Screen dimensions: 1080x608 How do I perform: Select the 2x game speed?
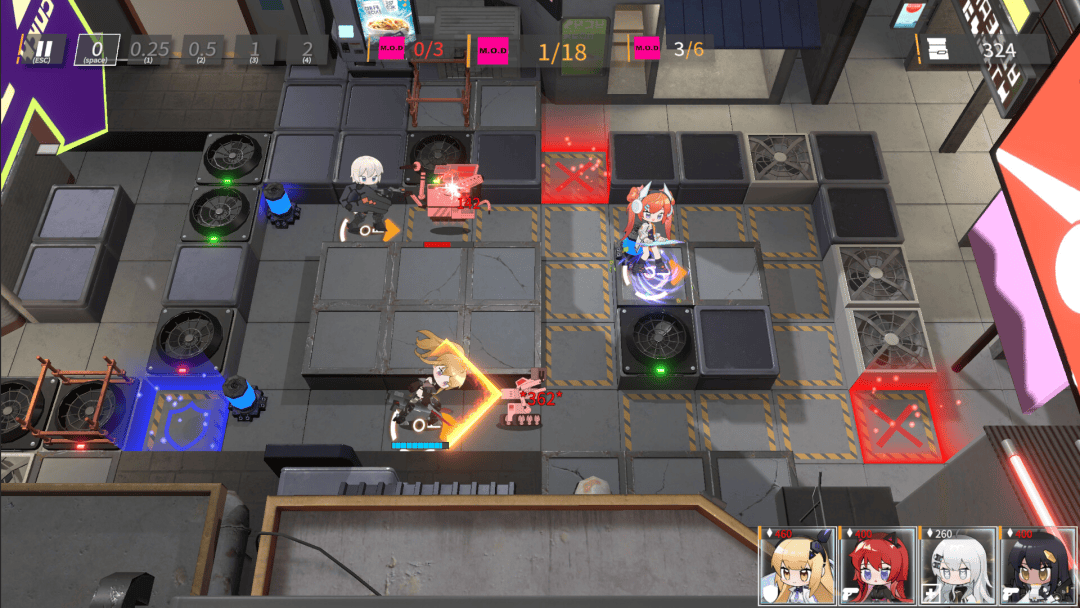(307, 49)
